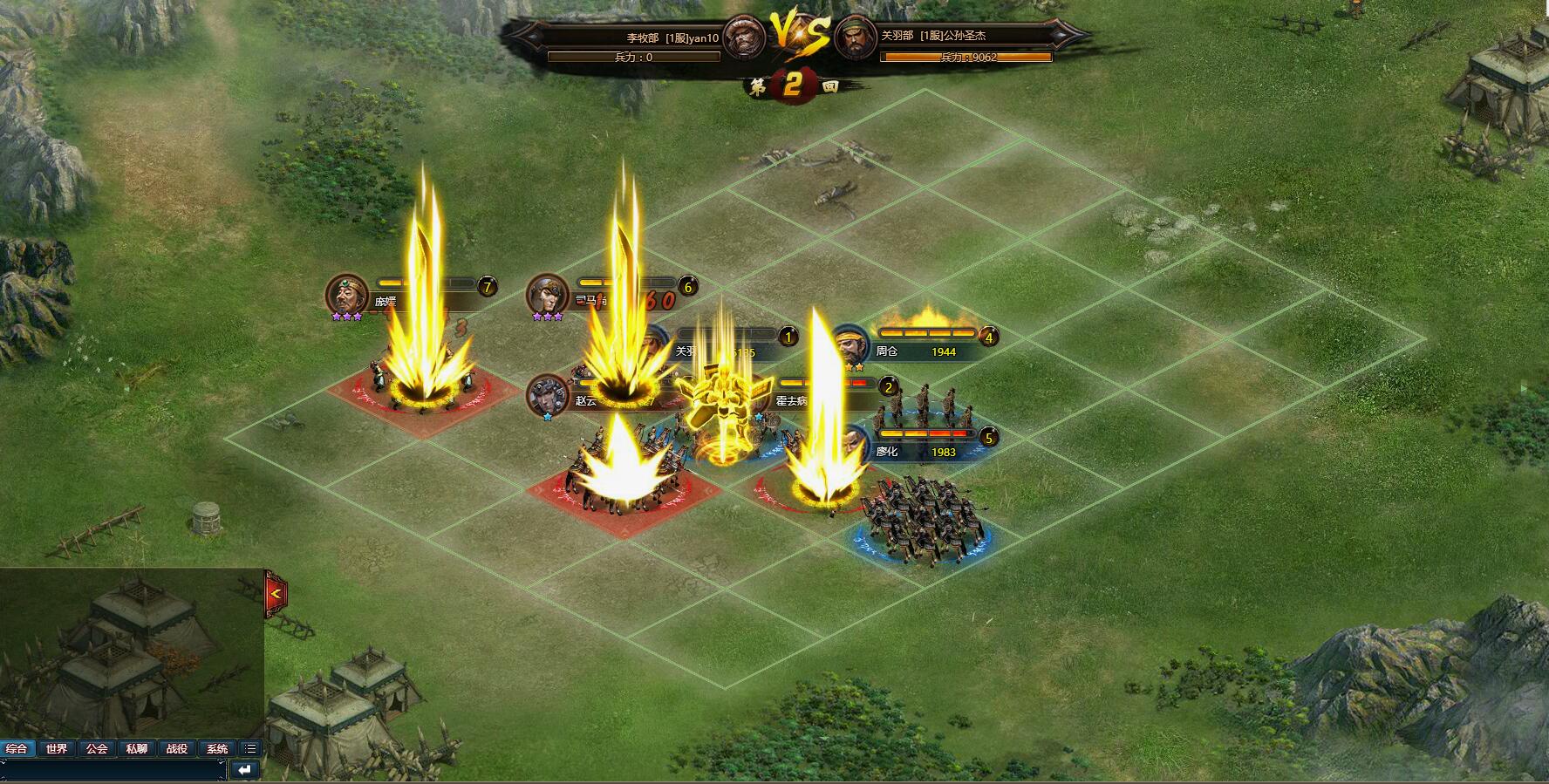Switch to the 综合 chat tab
The height and width of the screenshot is (784, 1549).
coord(17,748)
